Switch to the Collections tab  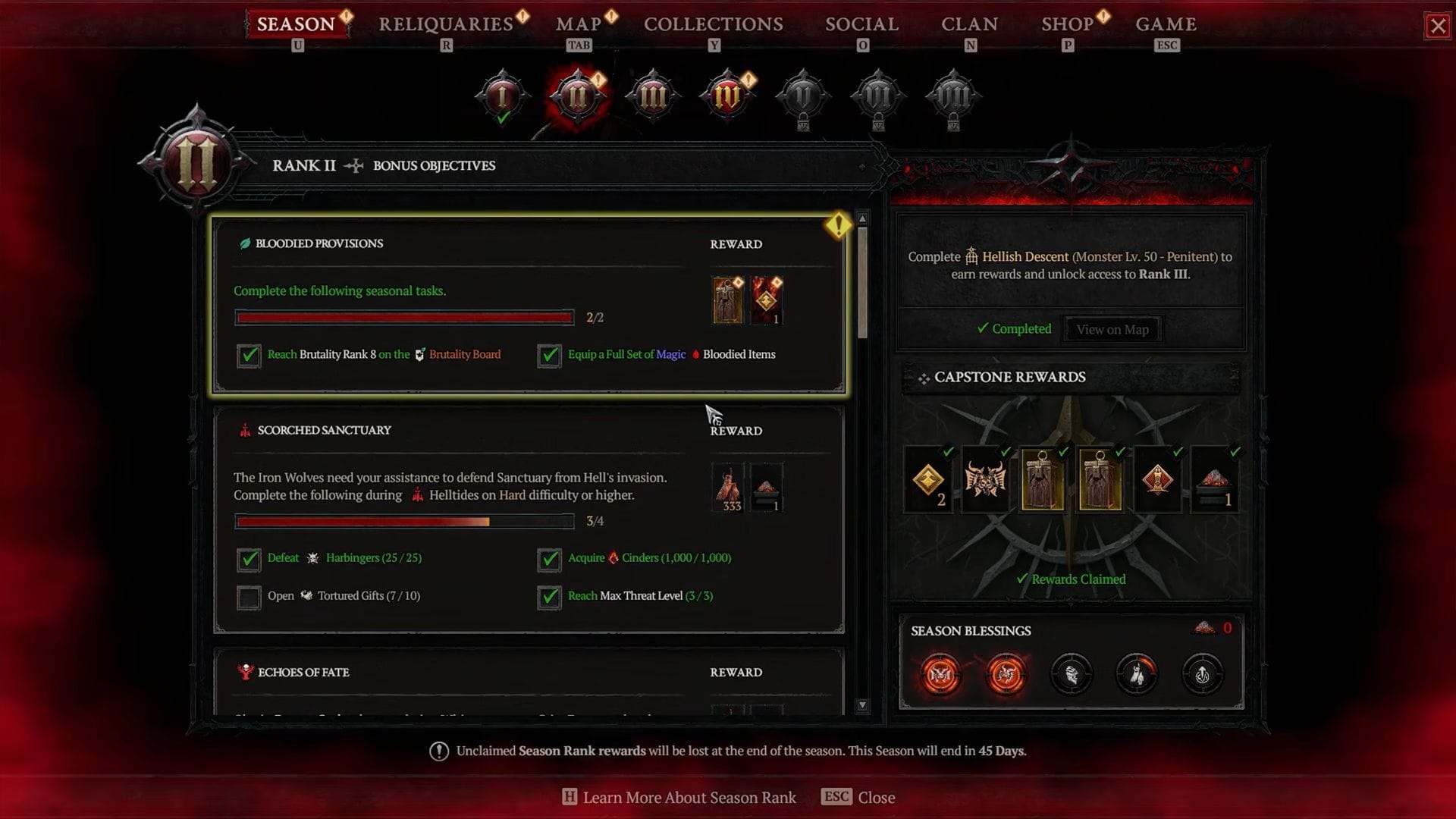coord(712,24)
